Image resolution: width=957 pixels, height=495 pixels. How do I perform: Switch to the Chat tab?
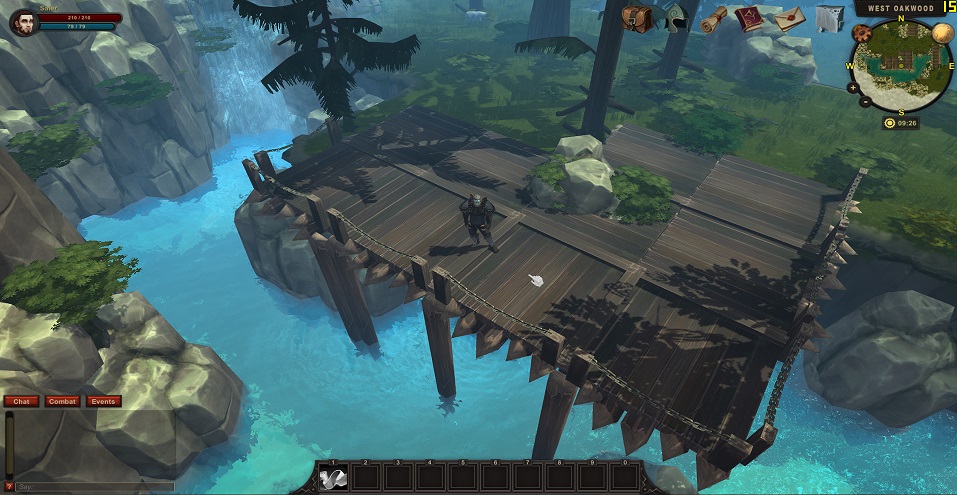20,401
